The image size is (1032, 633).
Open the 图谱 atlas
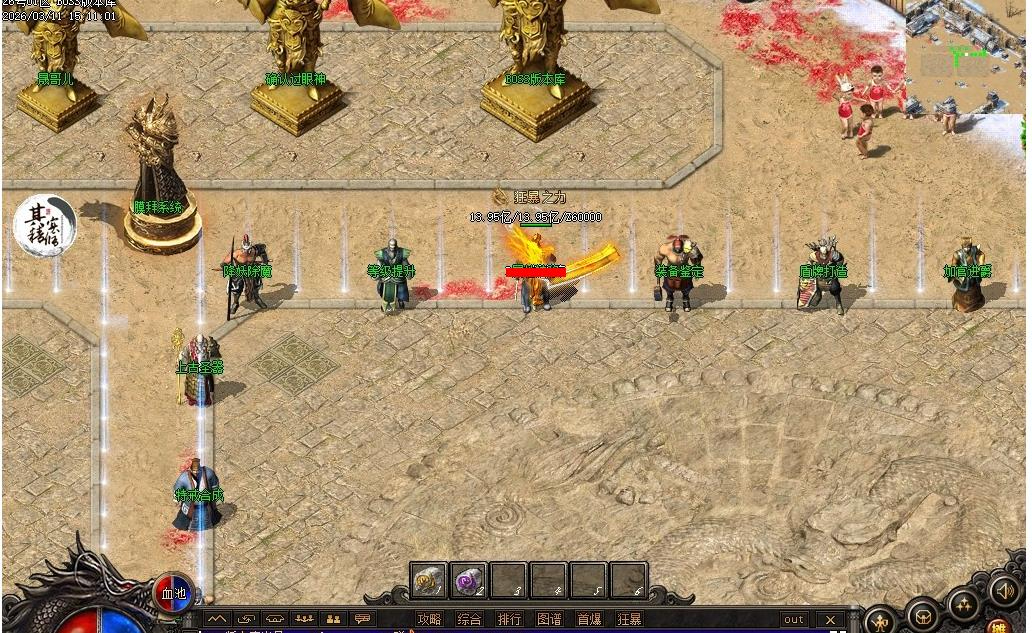[x=549, y=620]
